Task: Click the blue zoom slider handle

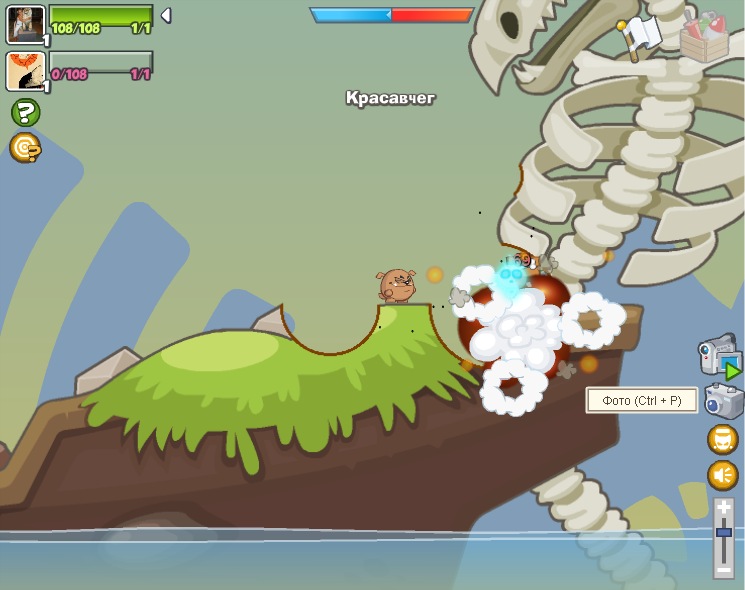Action: (723, 534)
